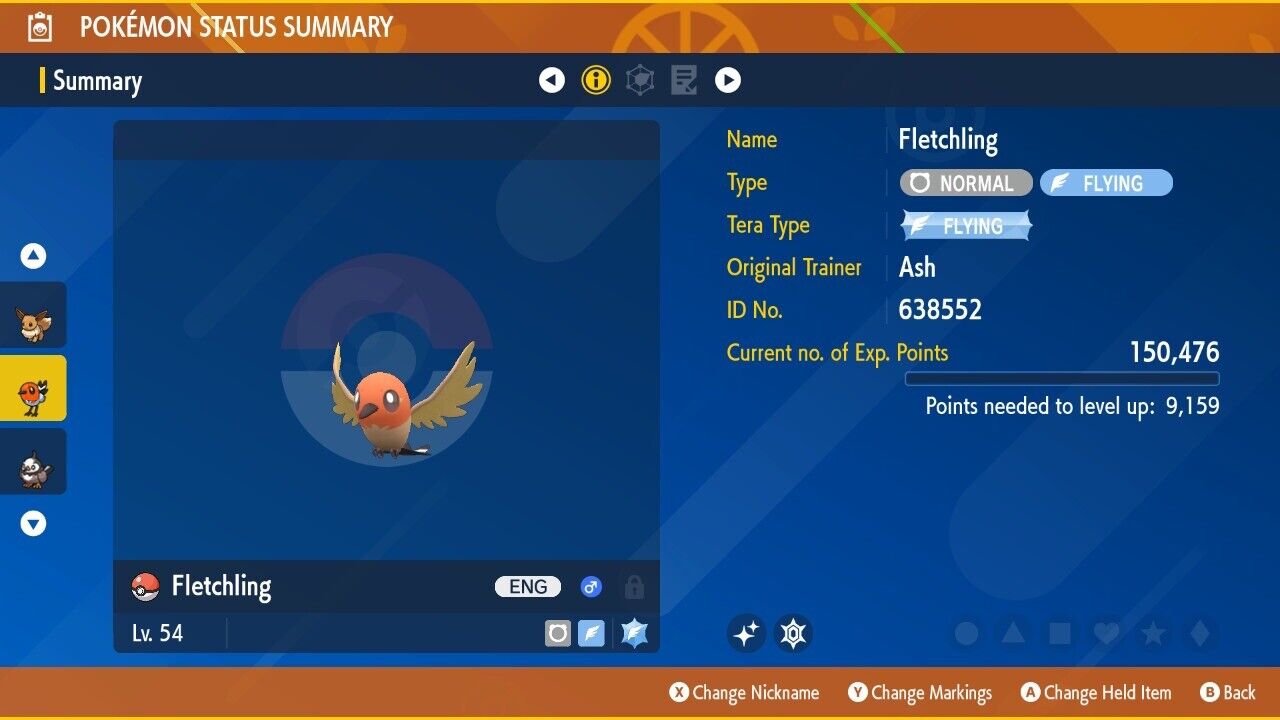Show the previous Pokémon with up arrow
This screenshot has height=720, width=1280.
click(x=33, y=257)
